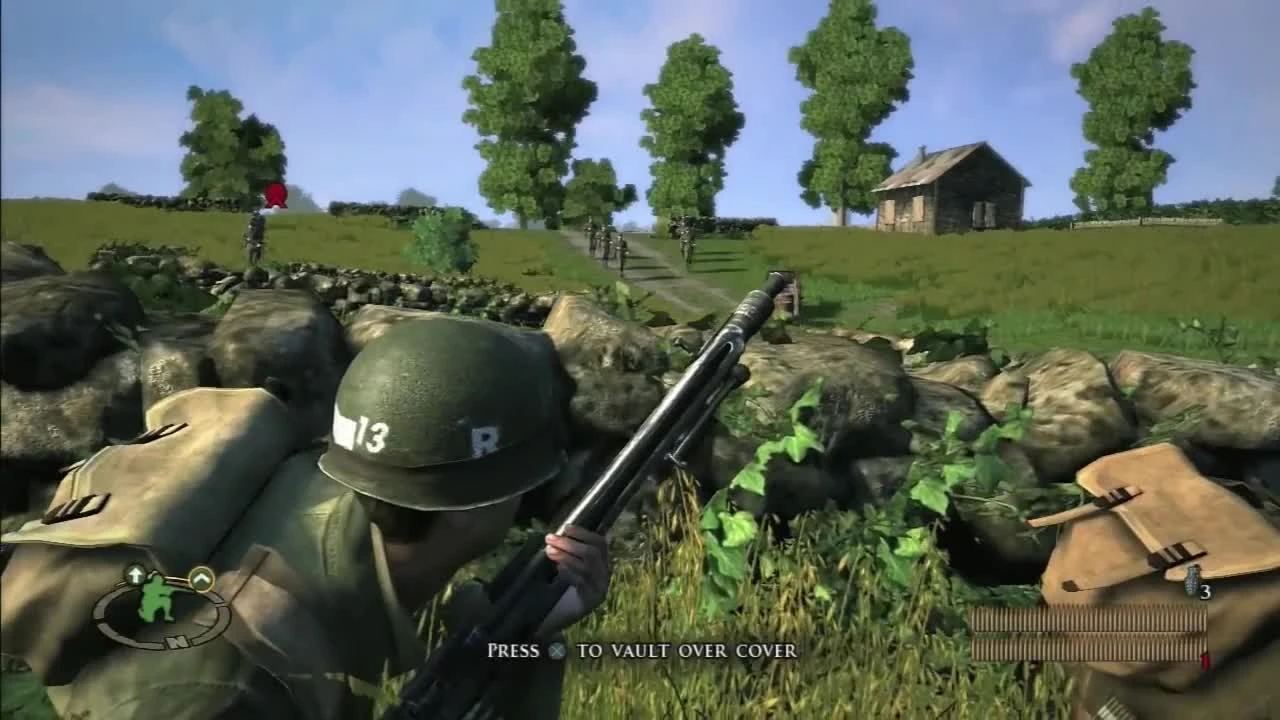Image resolution: width=1280 pixels, height=720 pixels.
Task: Click the white up-arrow icon above the compass
Action: pos(135,573)
